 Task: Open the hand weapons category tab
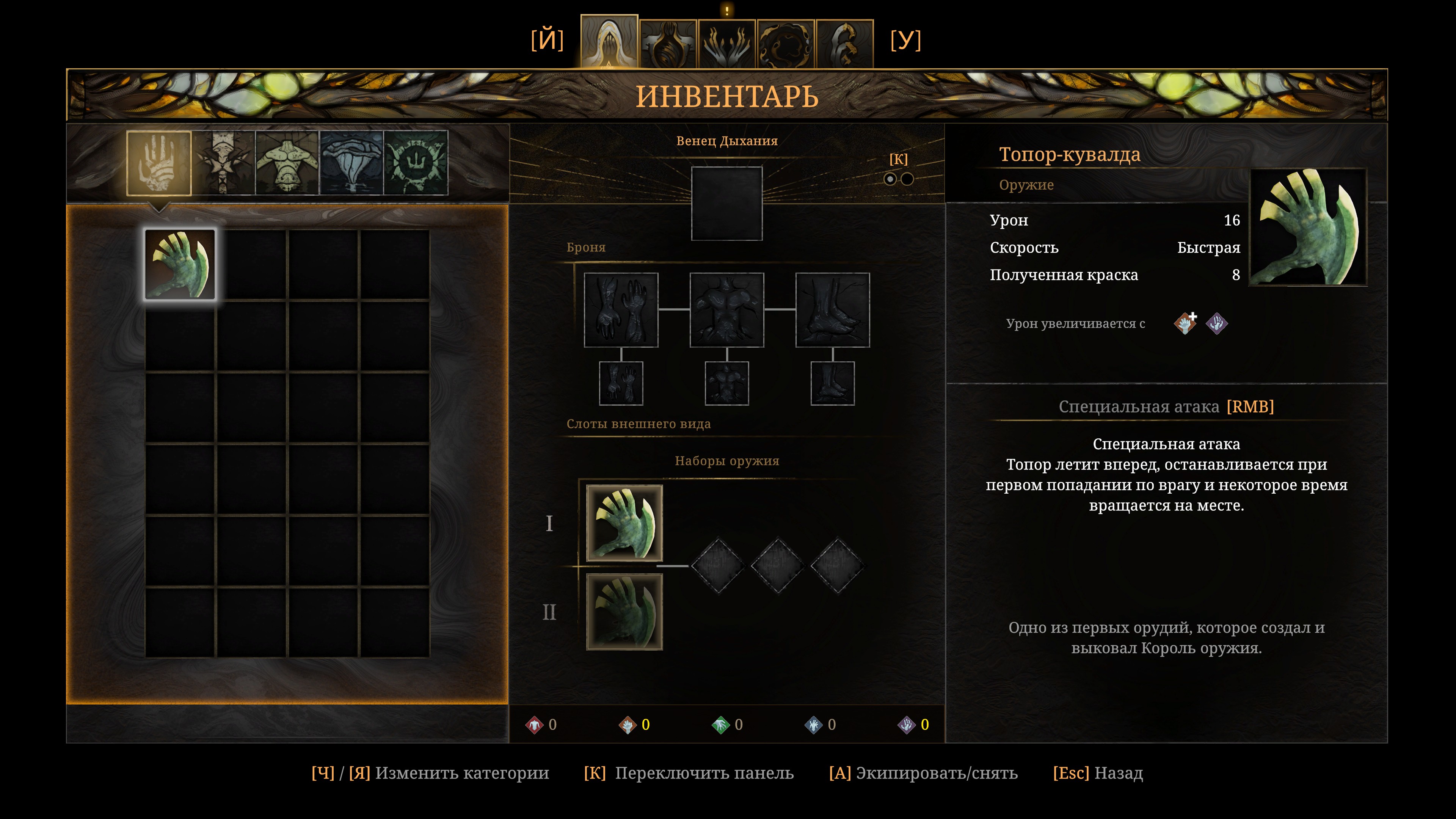click(x=159, y=163)
